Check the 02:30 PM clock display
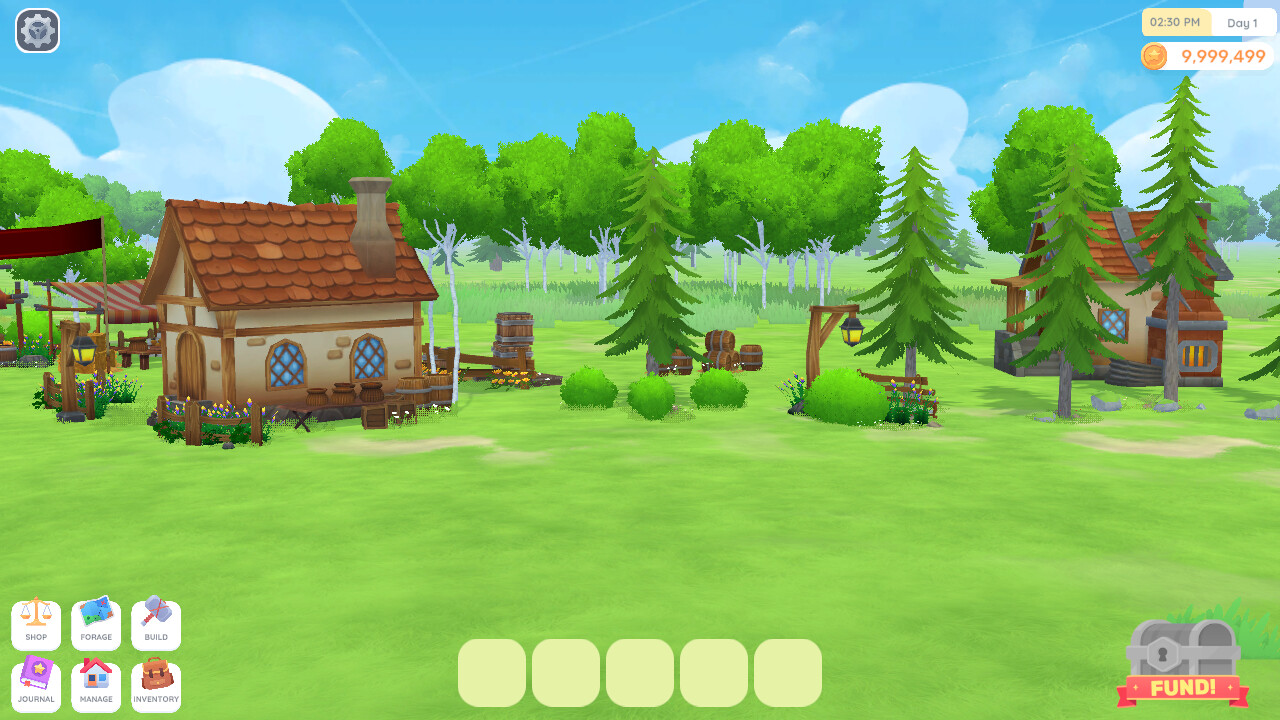Image resolution: width=1280 pixels, height=720 pixels. (1176, 22)
